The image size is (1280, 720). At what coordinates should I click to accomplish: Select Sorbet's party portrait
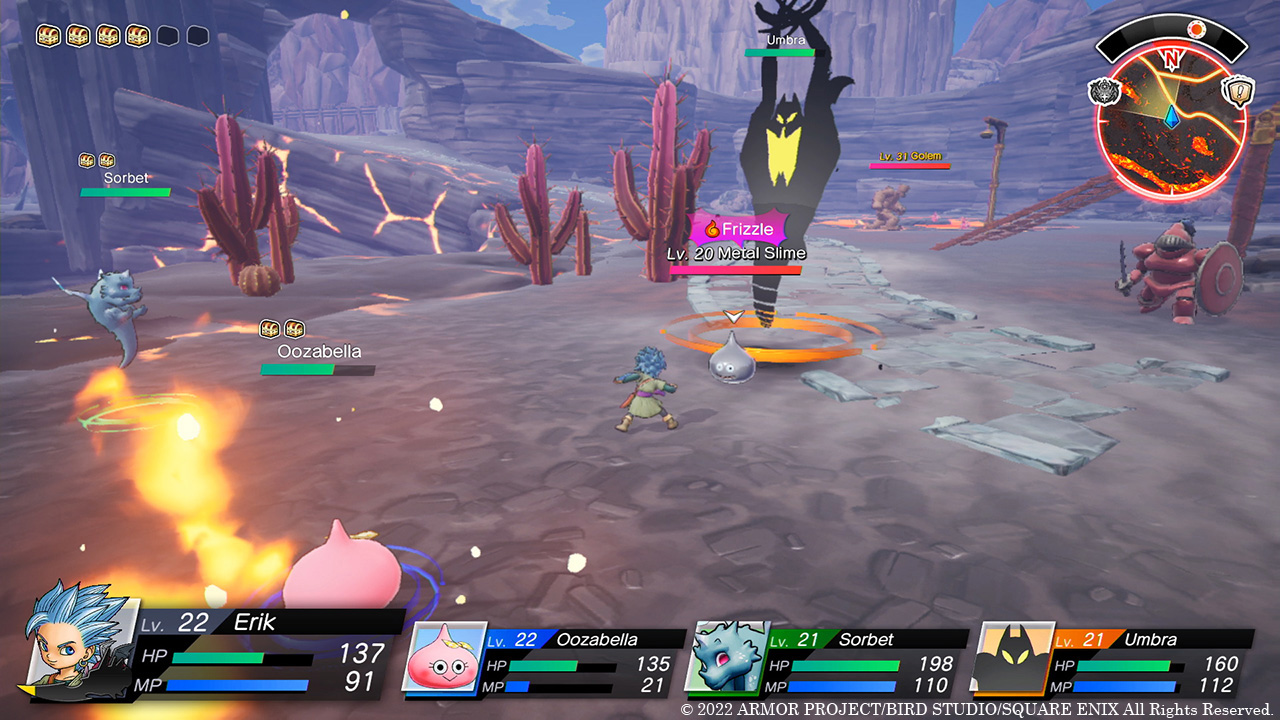point(725,656)
